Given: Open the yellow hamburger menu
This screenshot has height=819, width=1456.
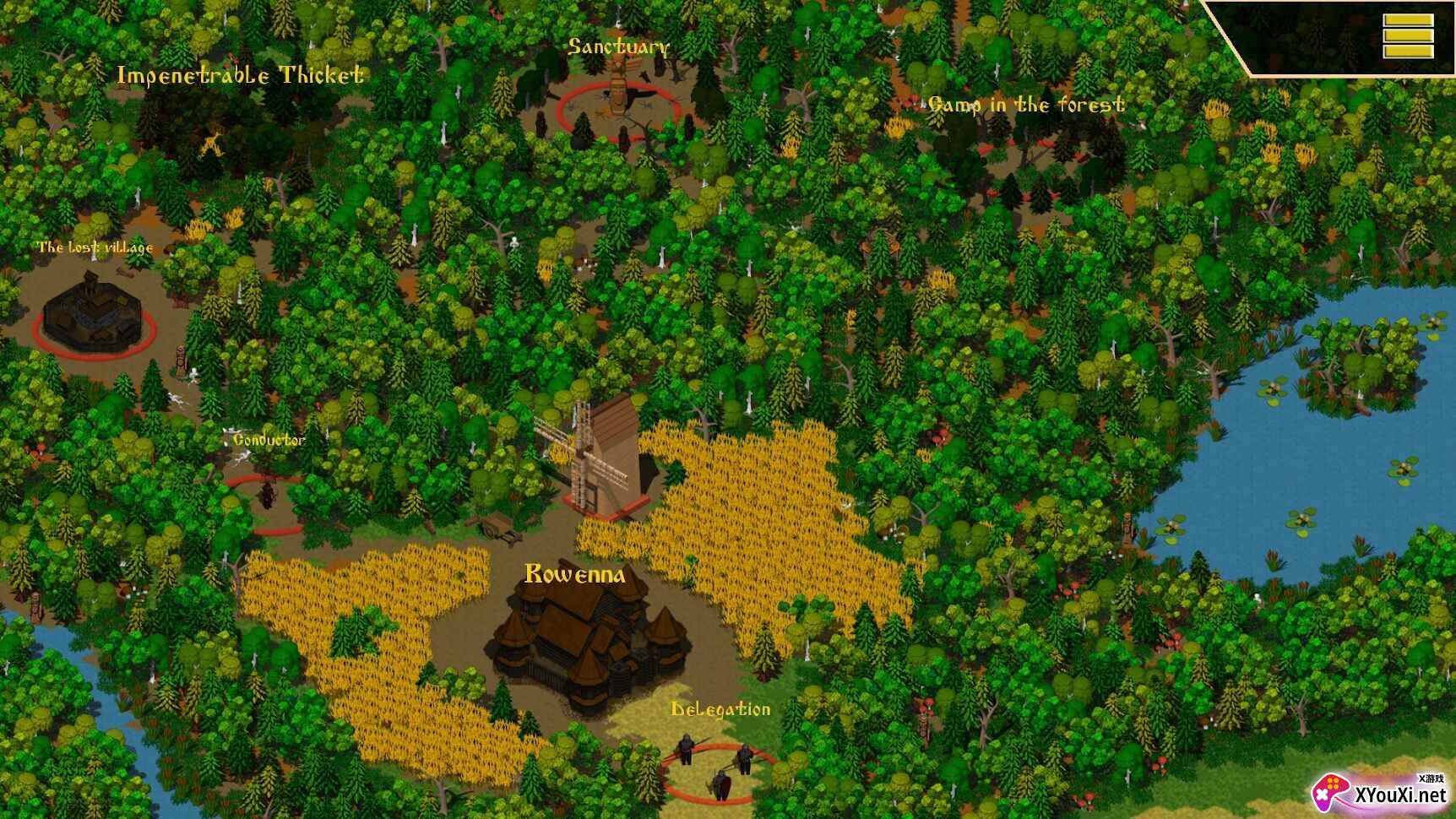Looking at the screenshot, I should 1407,36.
